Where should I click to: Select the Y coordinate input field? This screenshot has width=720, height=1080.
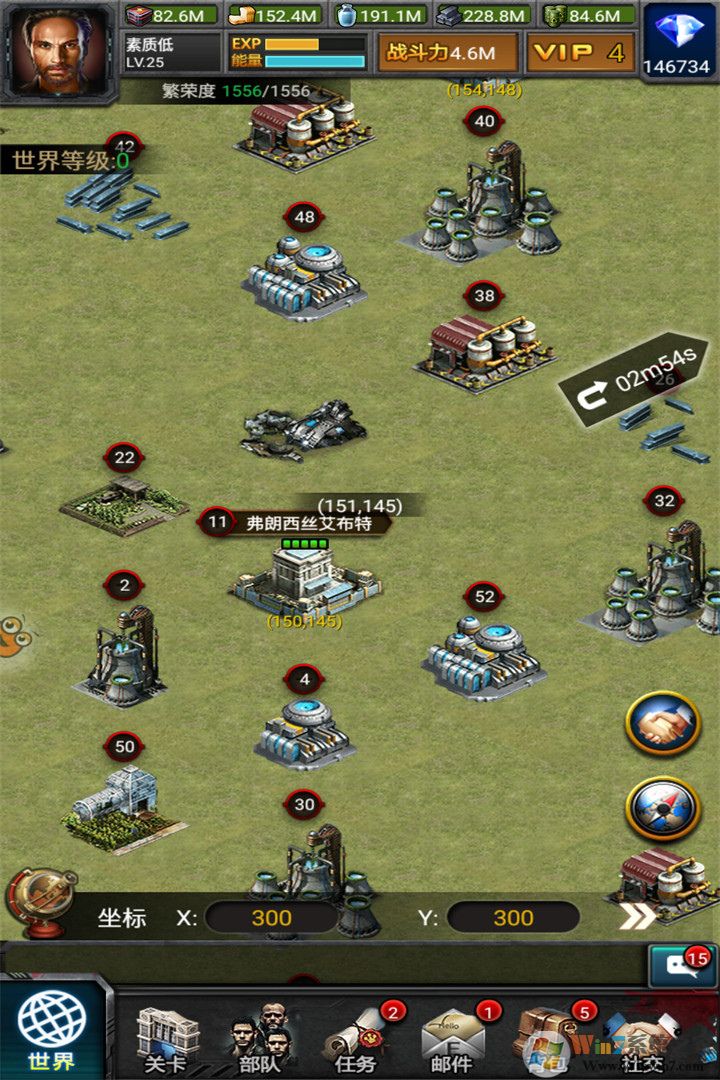pos(512,918)
